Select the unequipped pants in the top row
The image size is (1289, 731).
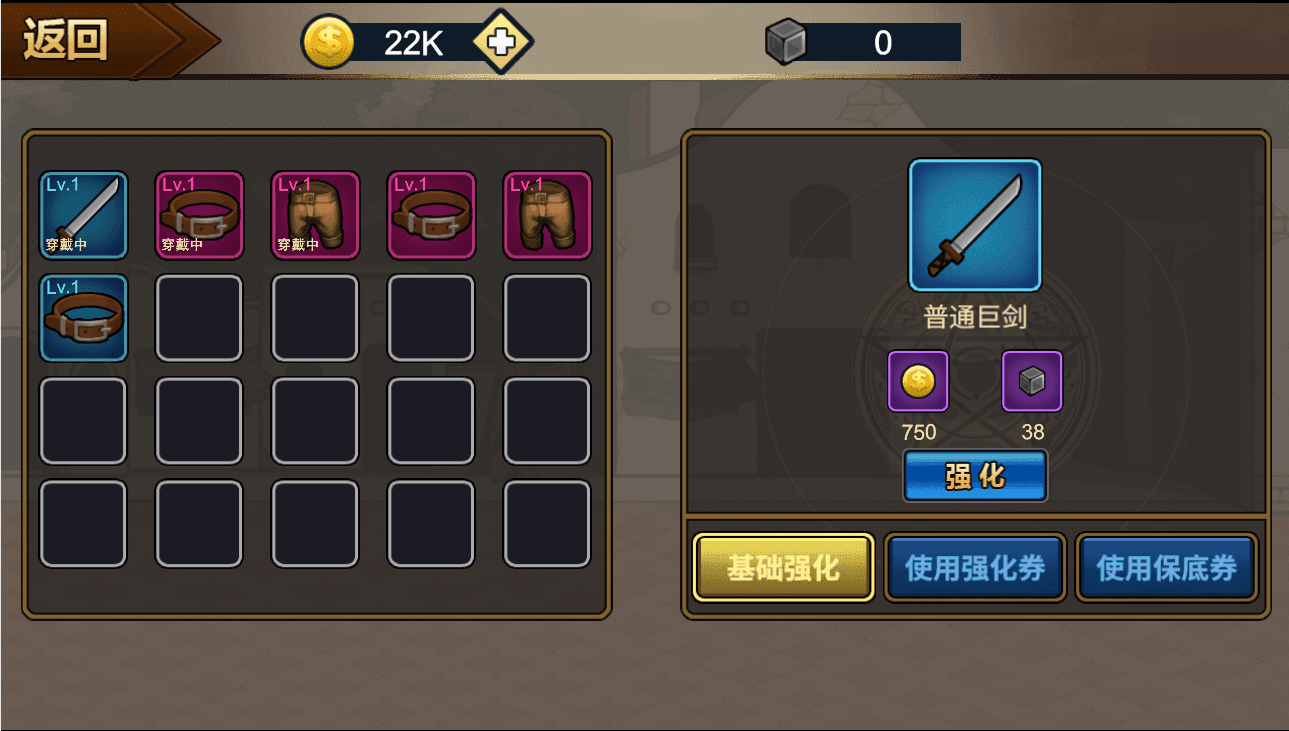[547, 215]
